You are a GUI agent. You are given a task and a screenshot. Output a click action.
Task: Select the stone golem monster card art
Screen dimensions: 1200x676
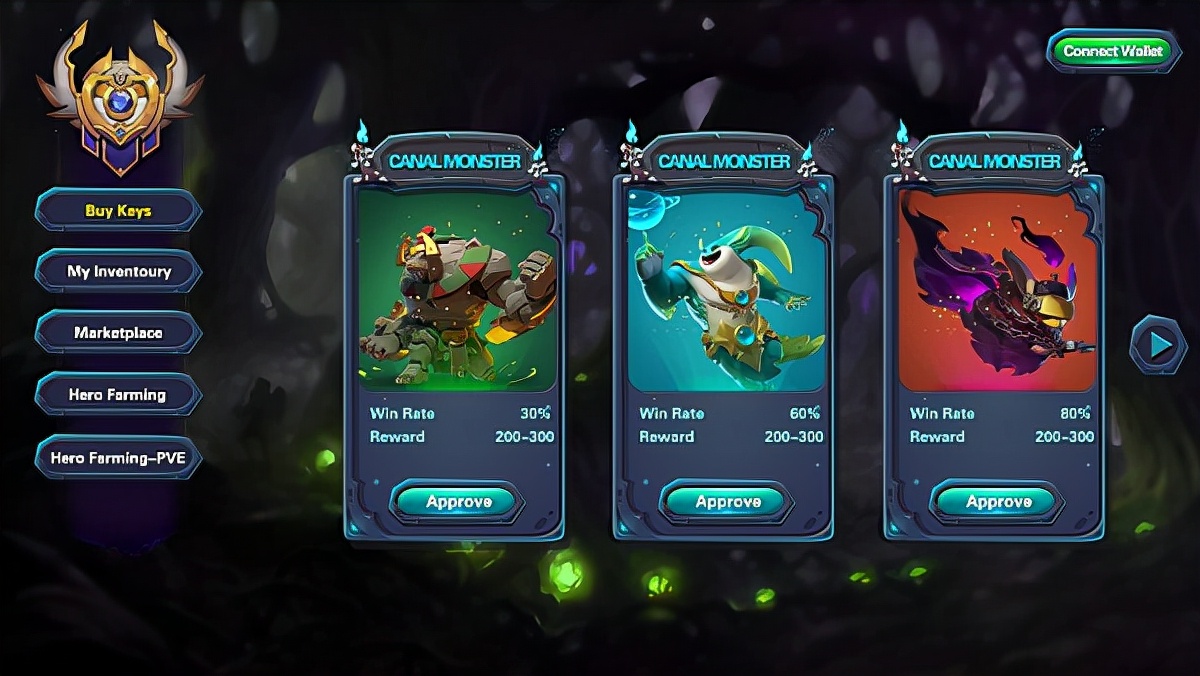(x=456, y=290)
